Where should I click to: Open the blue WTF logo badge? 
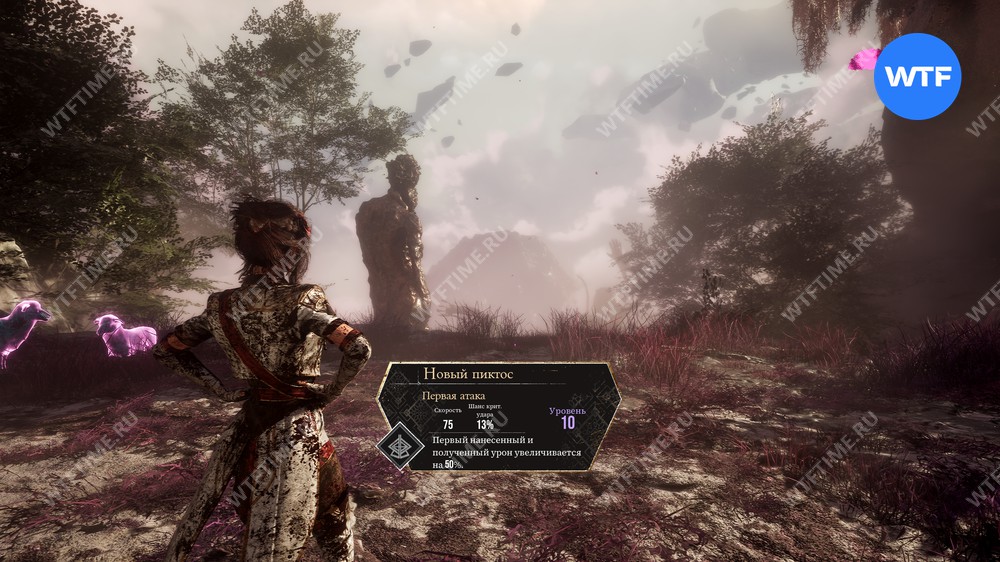(x=917, y=76)
